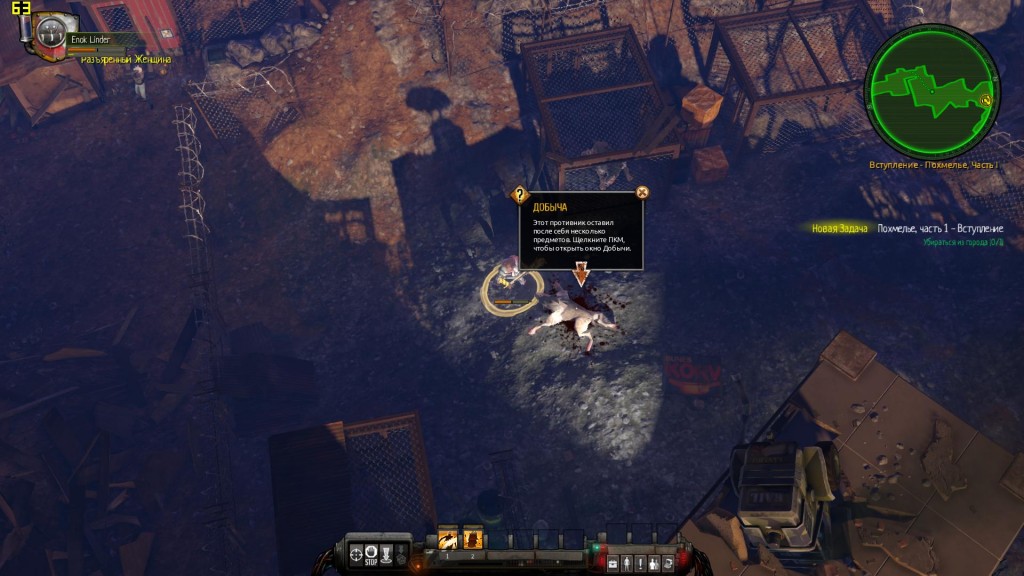Open the quest log exclamation mark icon
This screenshot has height=576, width=1024.
(640, 564)
